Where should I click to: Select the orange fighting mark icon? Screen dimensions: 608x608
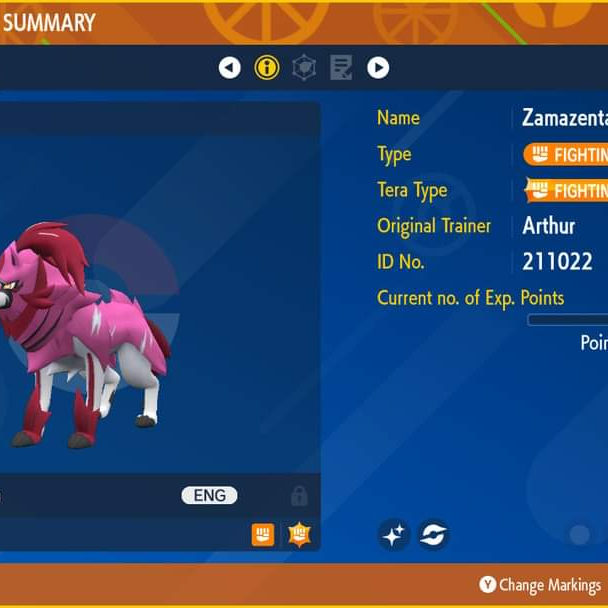(x=263, y=535)
